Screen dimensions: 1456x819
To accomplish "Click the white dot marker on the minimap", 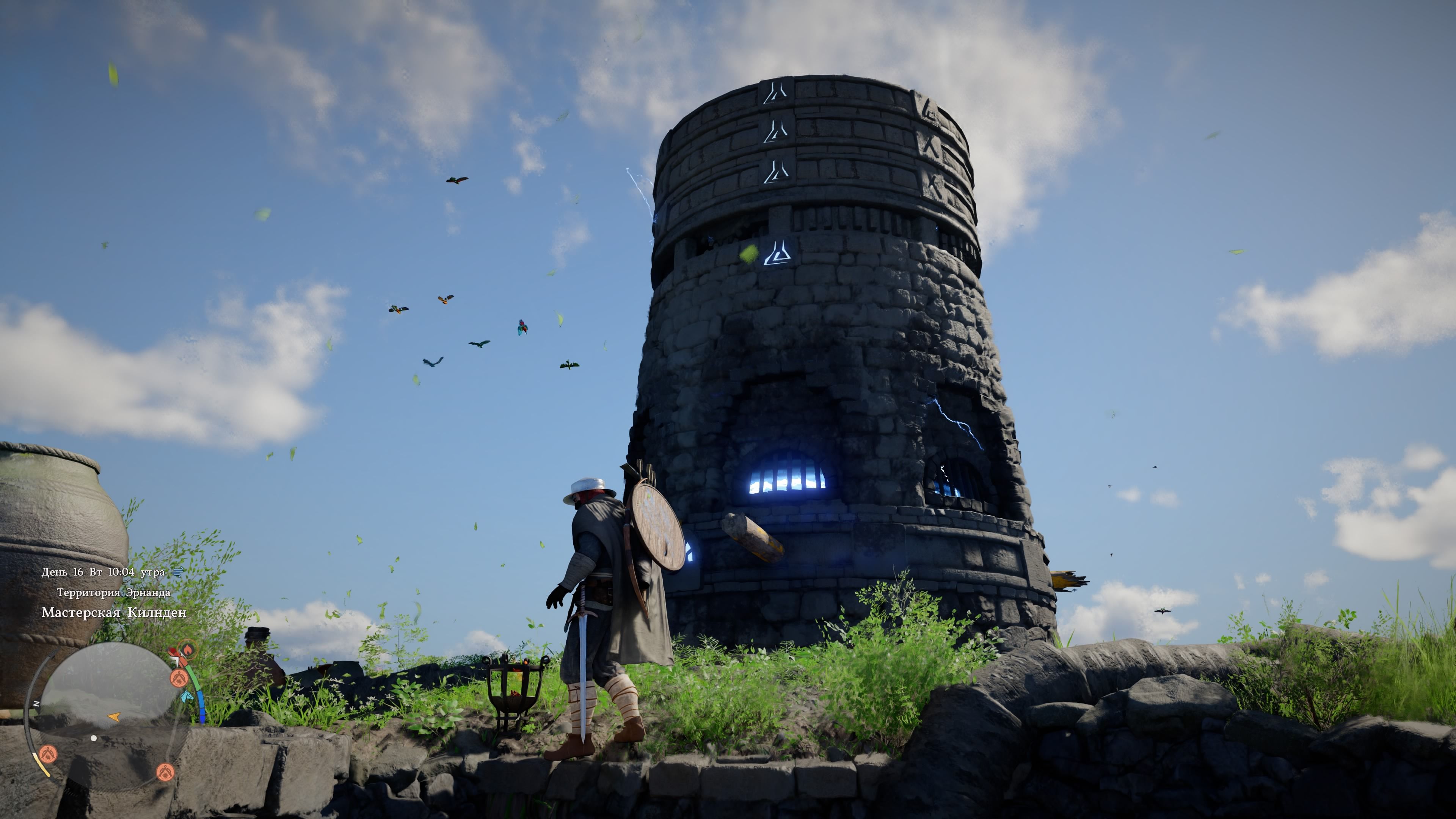I will tap(93, 738).
